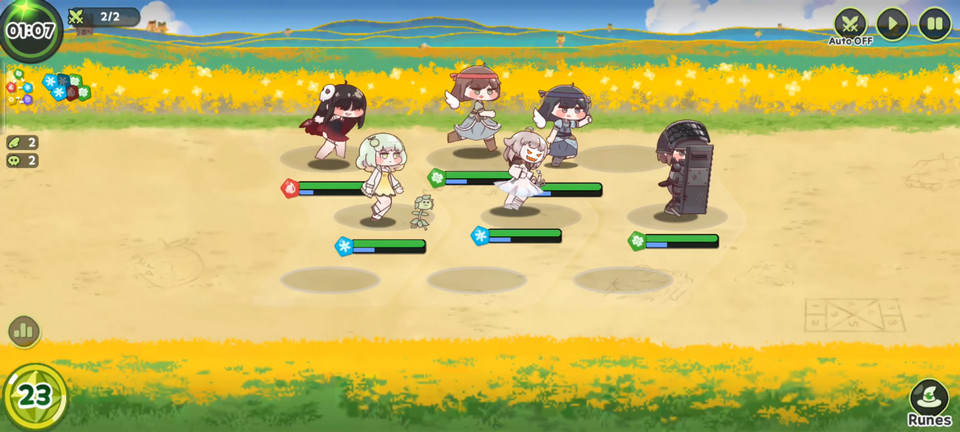This screenshot has width=960, height=432.
Task: Open the Runes menu
Action: pos(929,402)
